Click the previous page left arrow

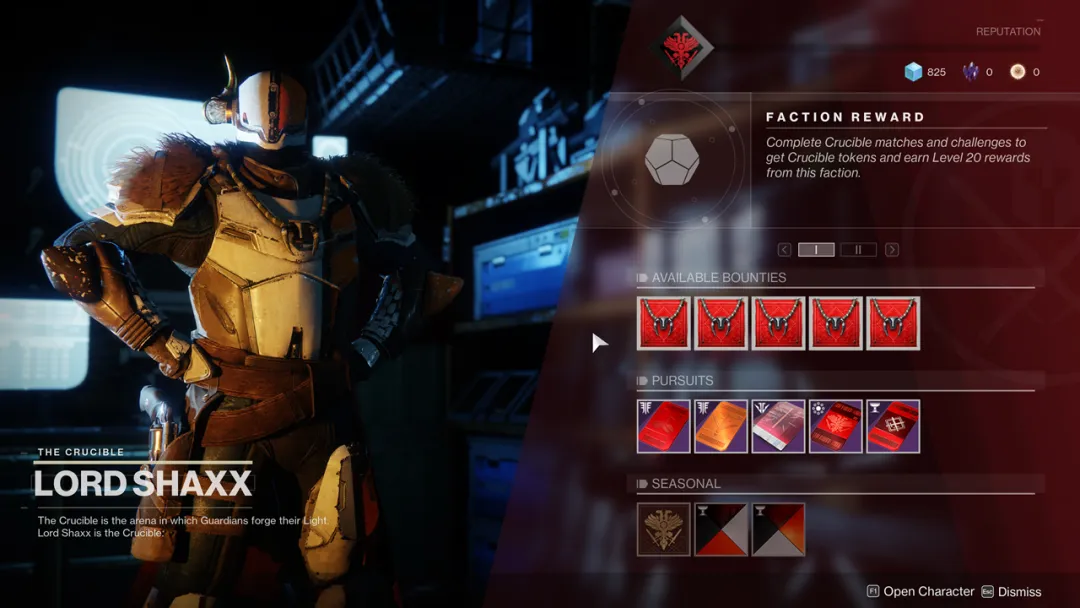click(785, 250)
